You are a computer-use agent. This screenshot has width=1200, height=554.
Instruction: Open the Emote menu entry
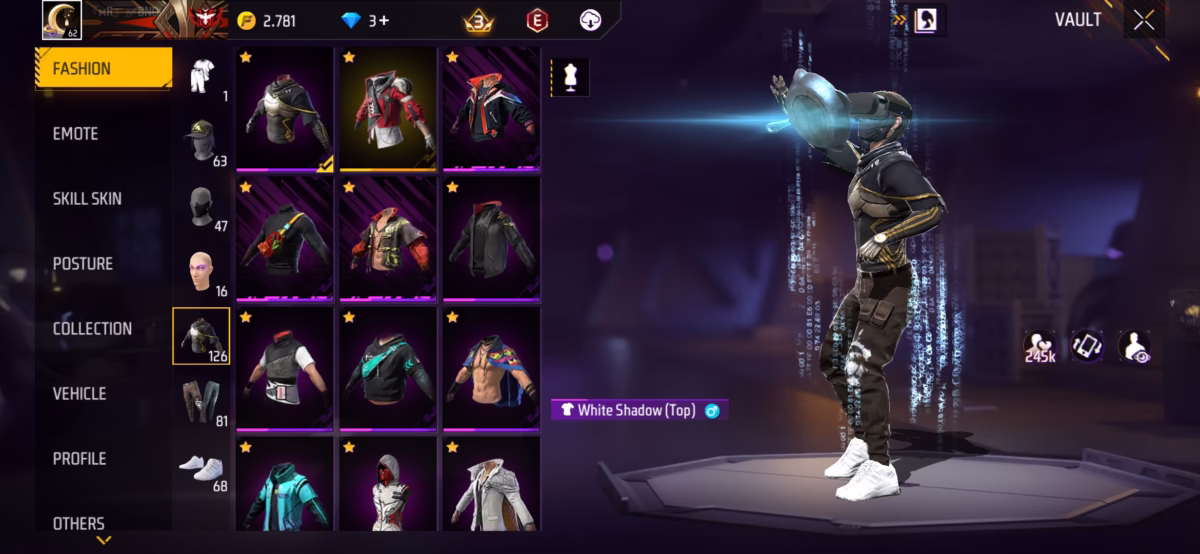76,134
